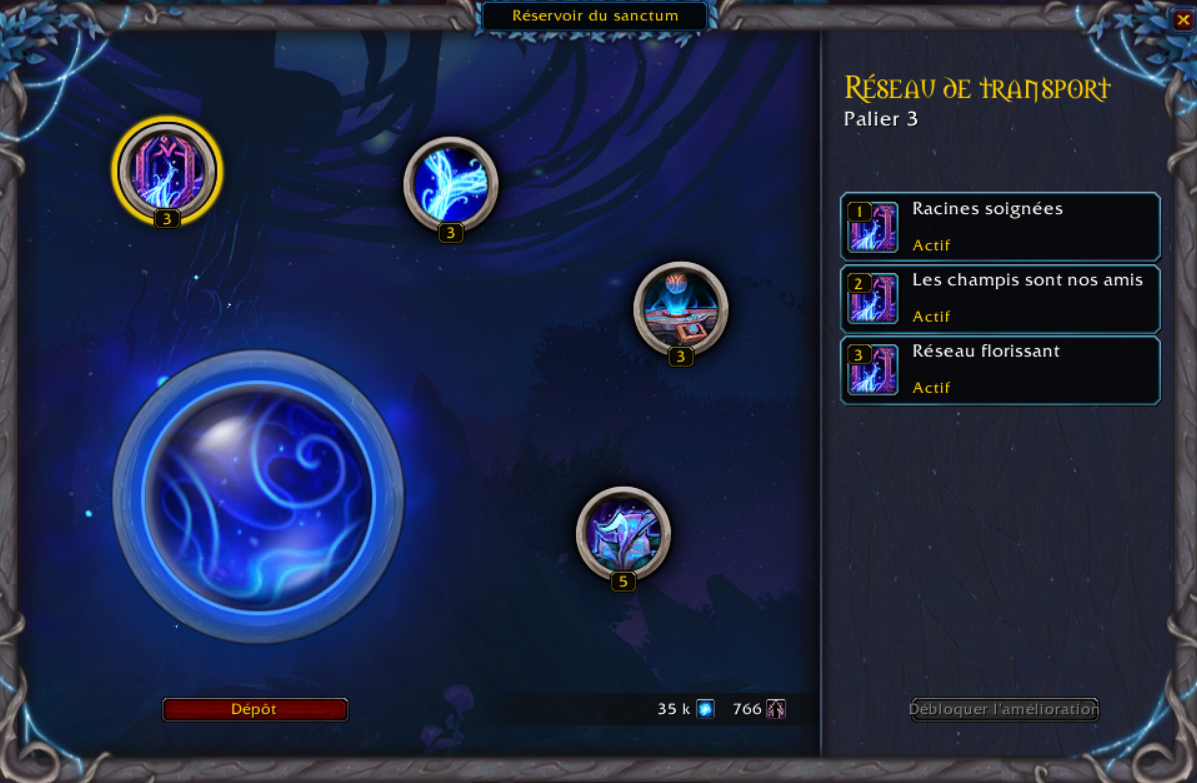Select the tier 5 sanctum feature icon

pyautogui.click(x=623, y=533)
